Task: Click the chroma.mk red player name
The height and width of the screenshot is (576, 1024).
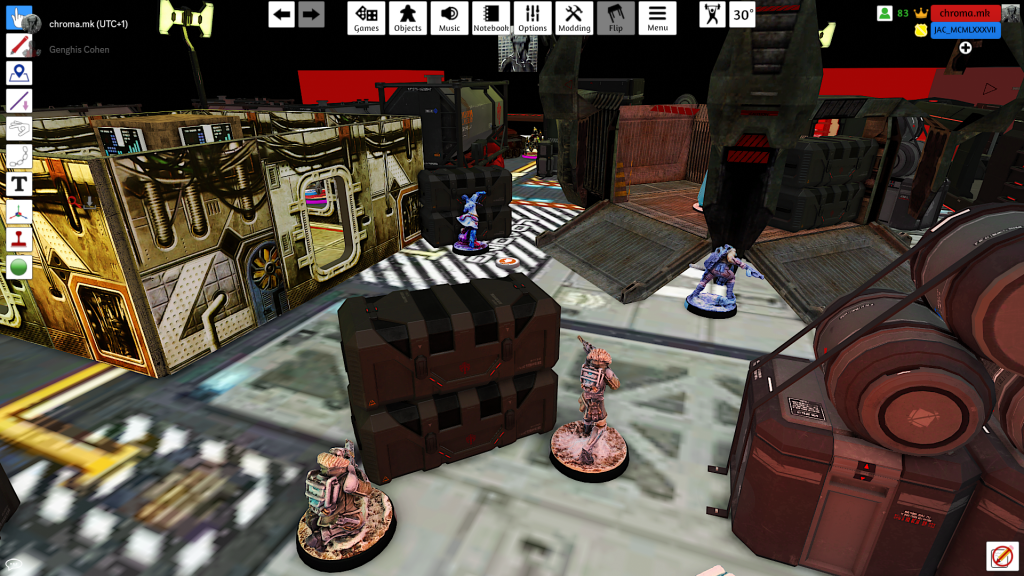Action: pyautogui.click(x=965, y=13)
